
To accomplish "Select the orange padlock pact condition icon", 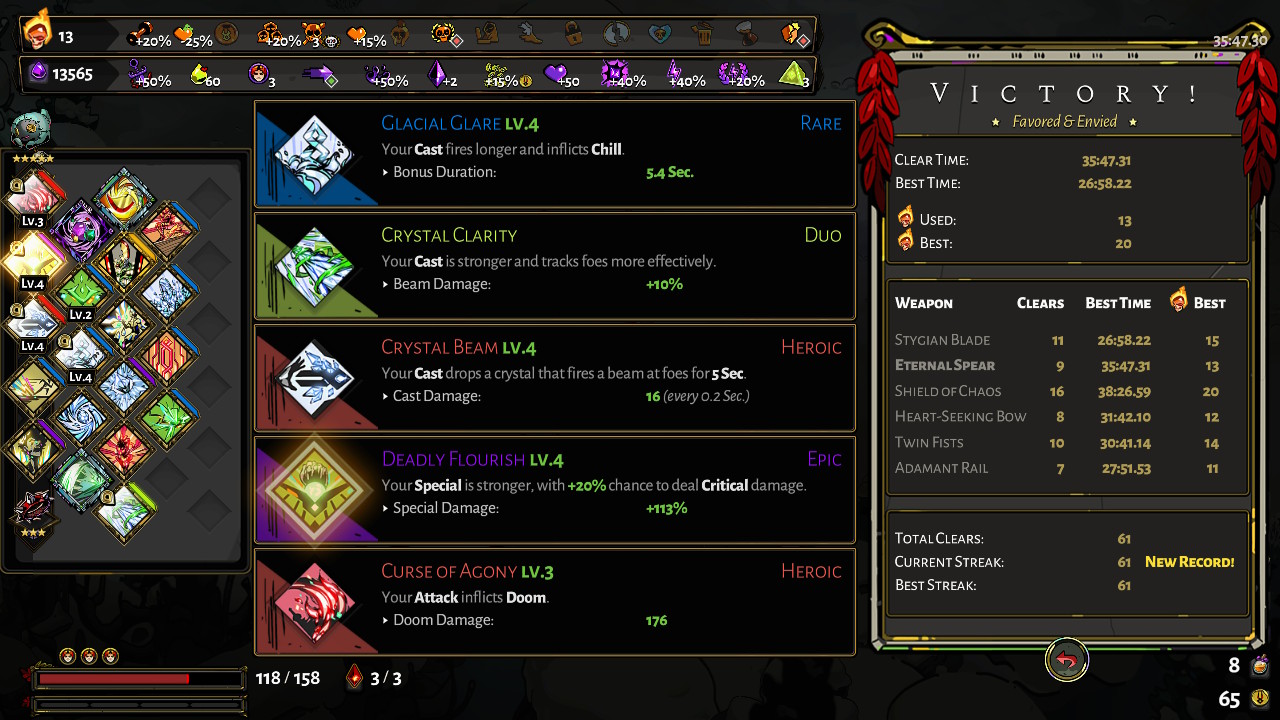I will tap(572, 35).
